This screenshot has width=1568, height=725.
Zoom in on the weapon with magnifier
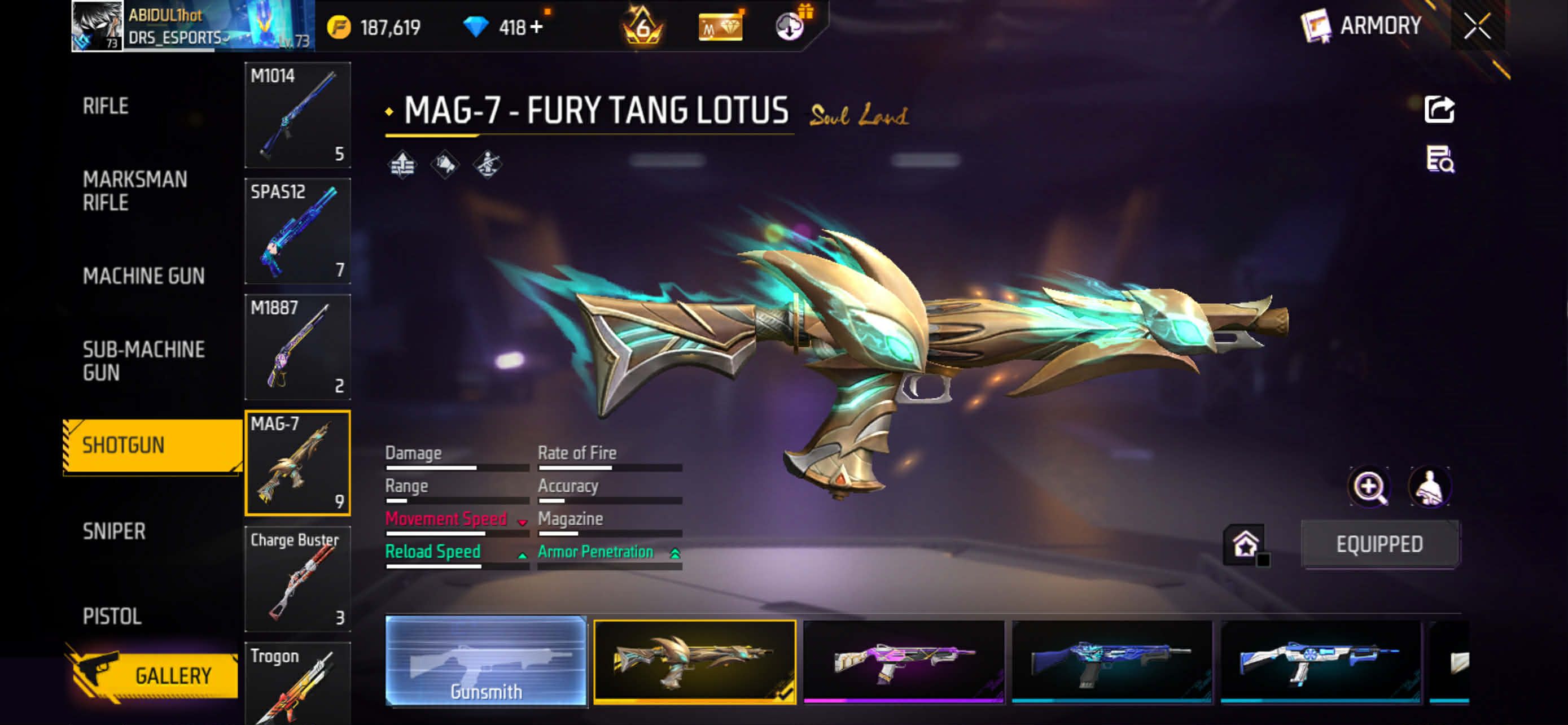pyautogui.click(x=1369, y=486)
